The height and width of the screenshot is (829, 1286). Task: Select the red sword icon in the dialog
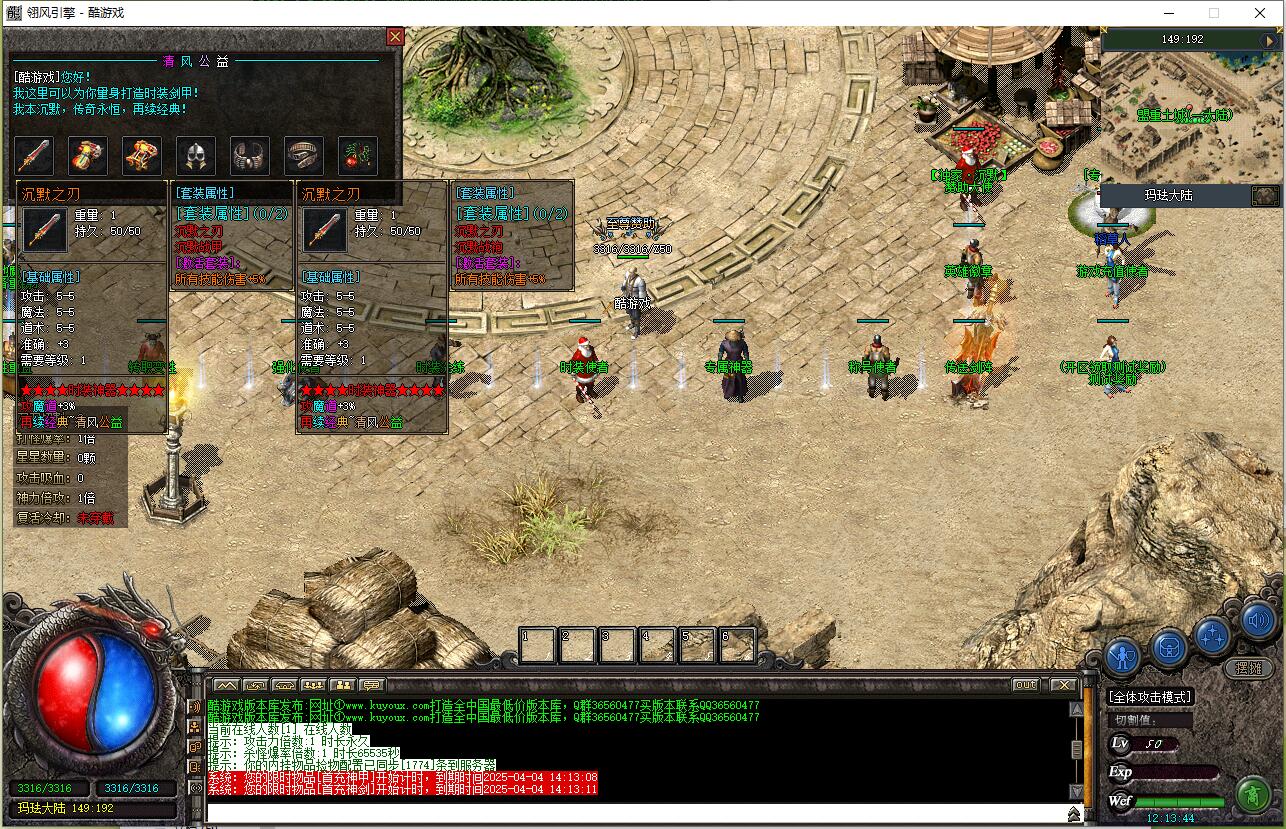34,156
